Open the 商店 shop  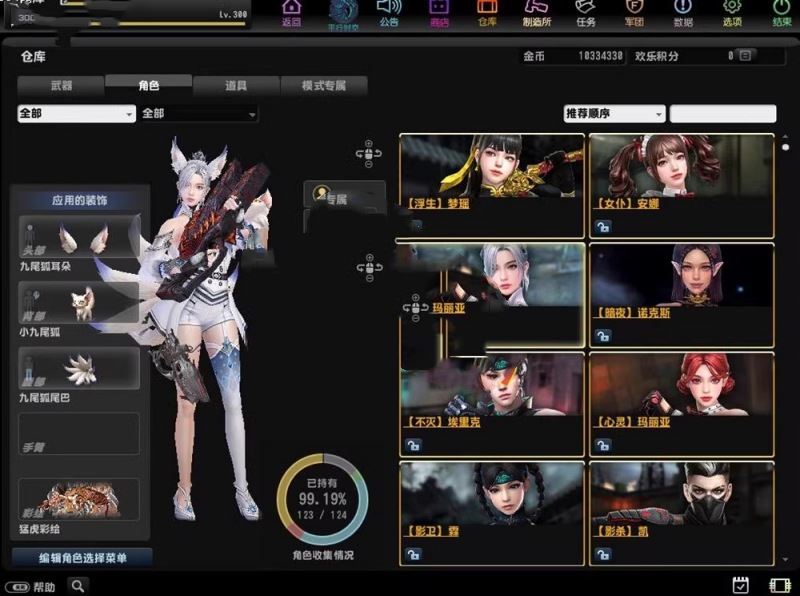tap(439, 13)
